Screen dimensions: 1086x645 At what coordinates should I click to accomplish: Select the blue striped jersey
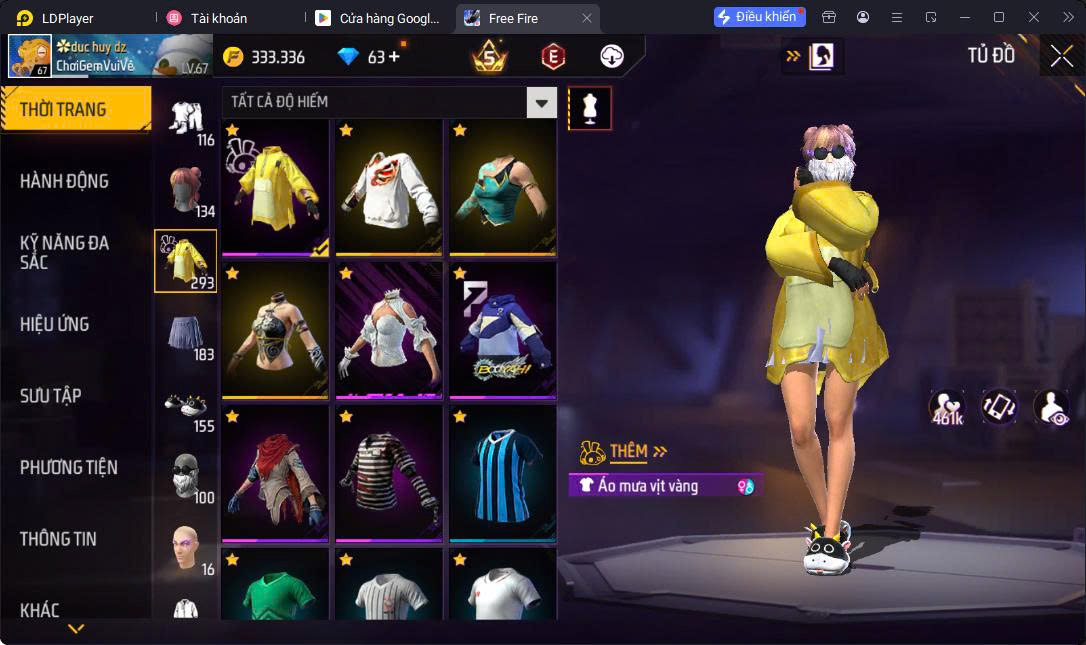point(502,472)
